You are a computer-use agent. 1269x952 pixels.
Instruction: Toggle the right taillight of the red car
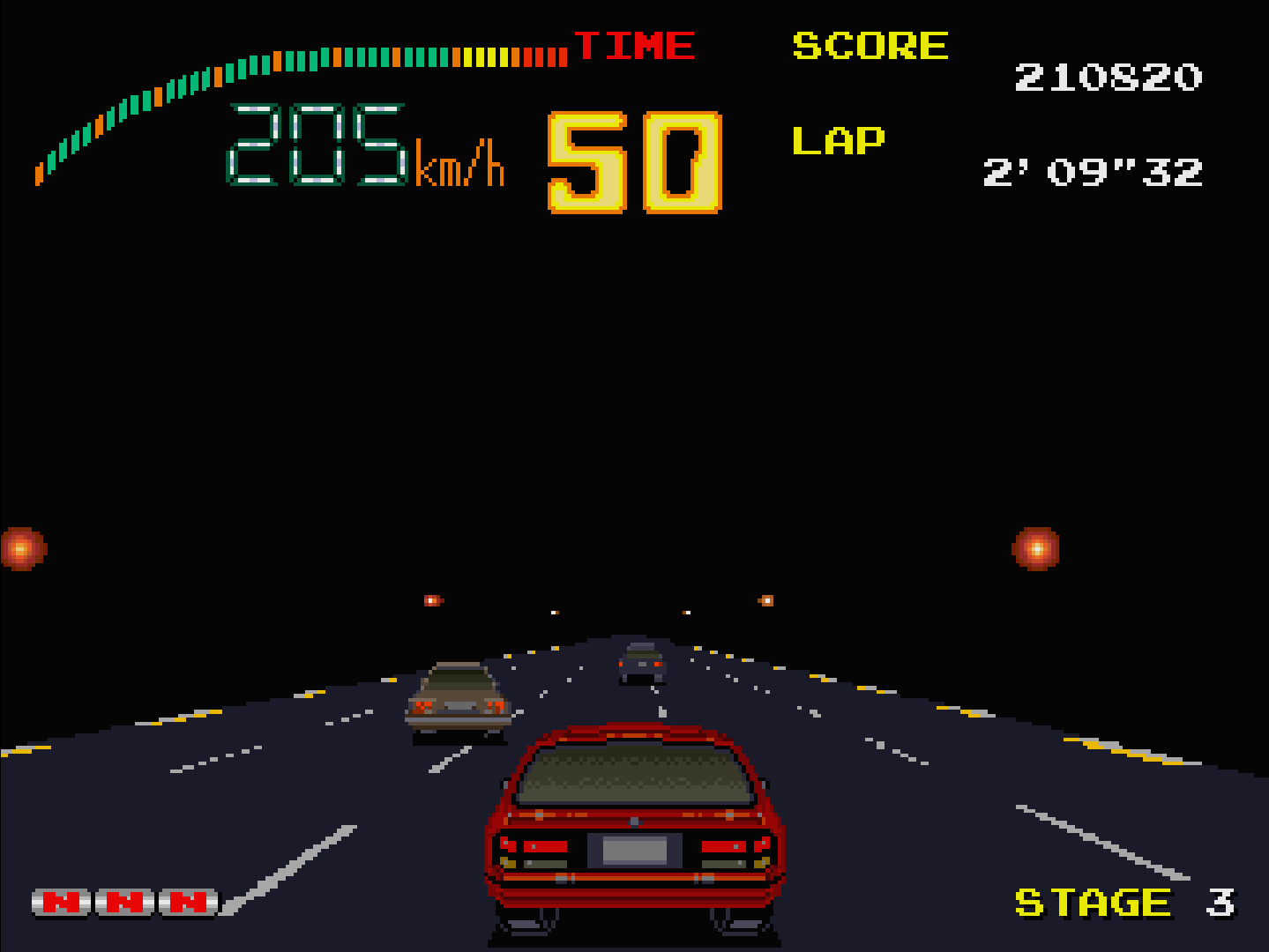pos(726,844)
